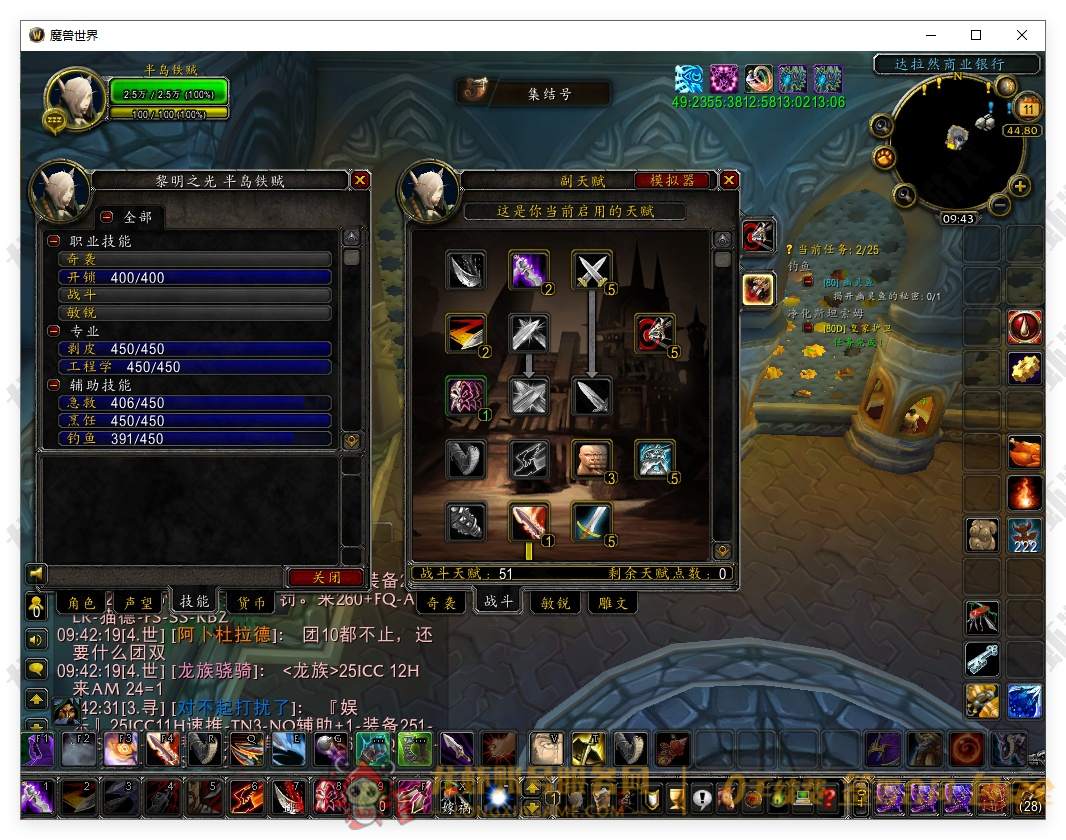Maximize the 魔兽世界 game window
Viewport: 1066px width, 840px height.
coord(976,35)
